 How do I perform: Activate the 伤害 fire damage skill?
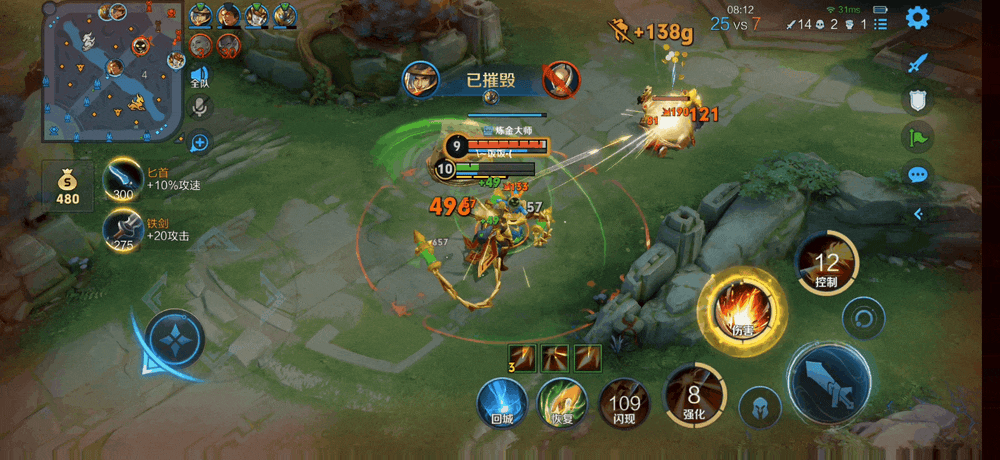click(x=742, y=310)
